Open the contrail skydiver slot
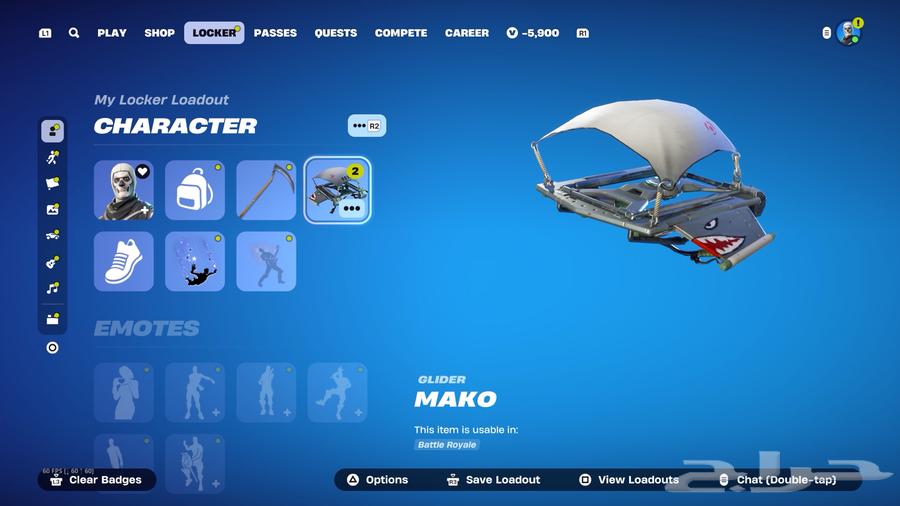Screen dimensions: 900x506 point(195,261)
